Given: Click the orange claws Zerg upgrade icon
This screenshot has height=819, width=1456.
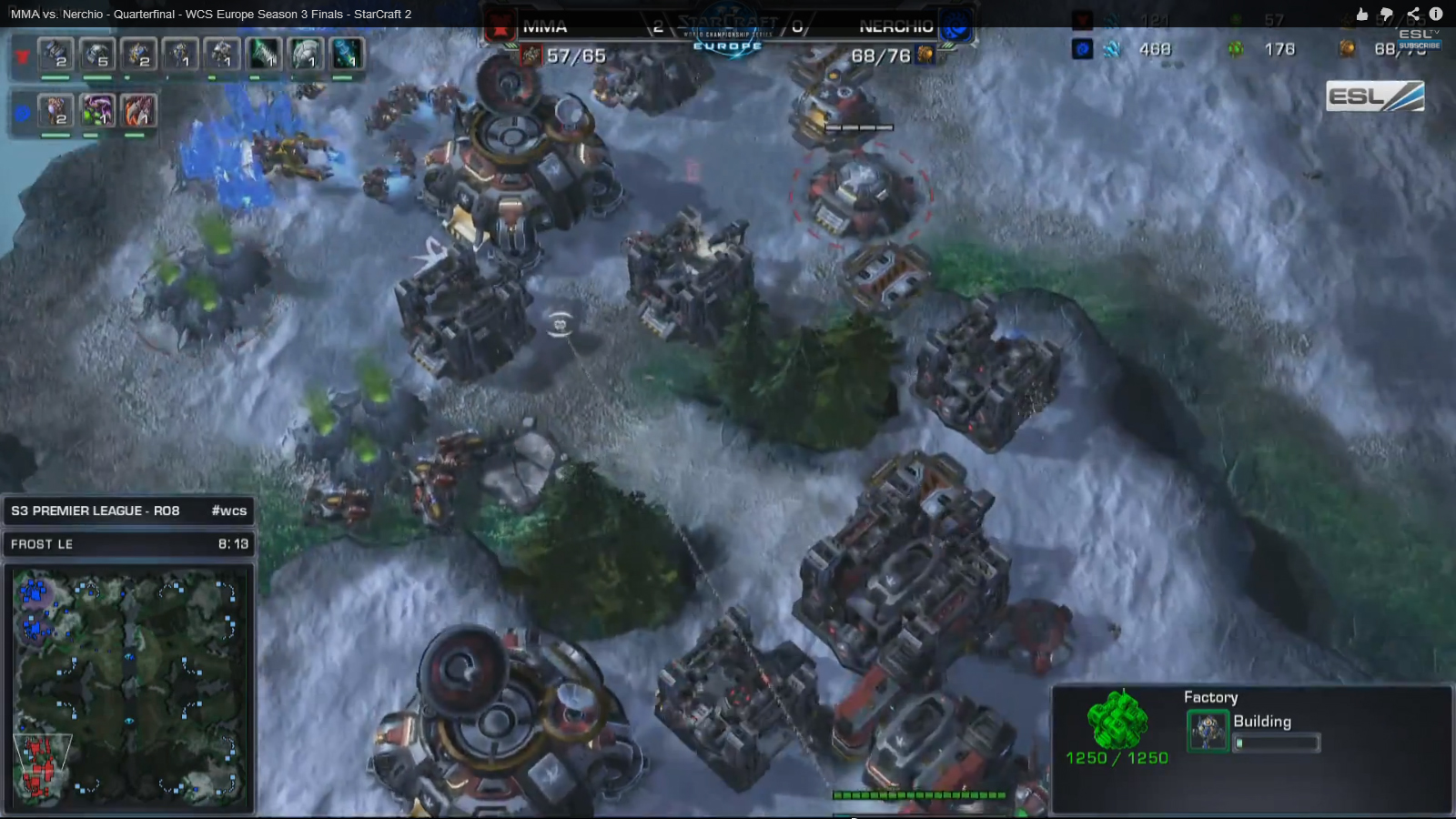Looking at the screenshot, I should [138, 111].
